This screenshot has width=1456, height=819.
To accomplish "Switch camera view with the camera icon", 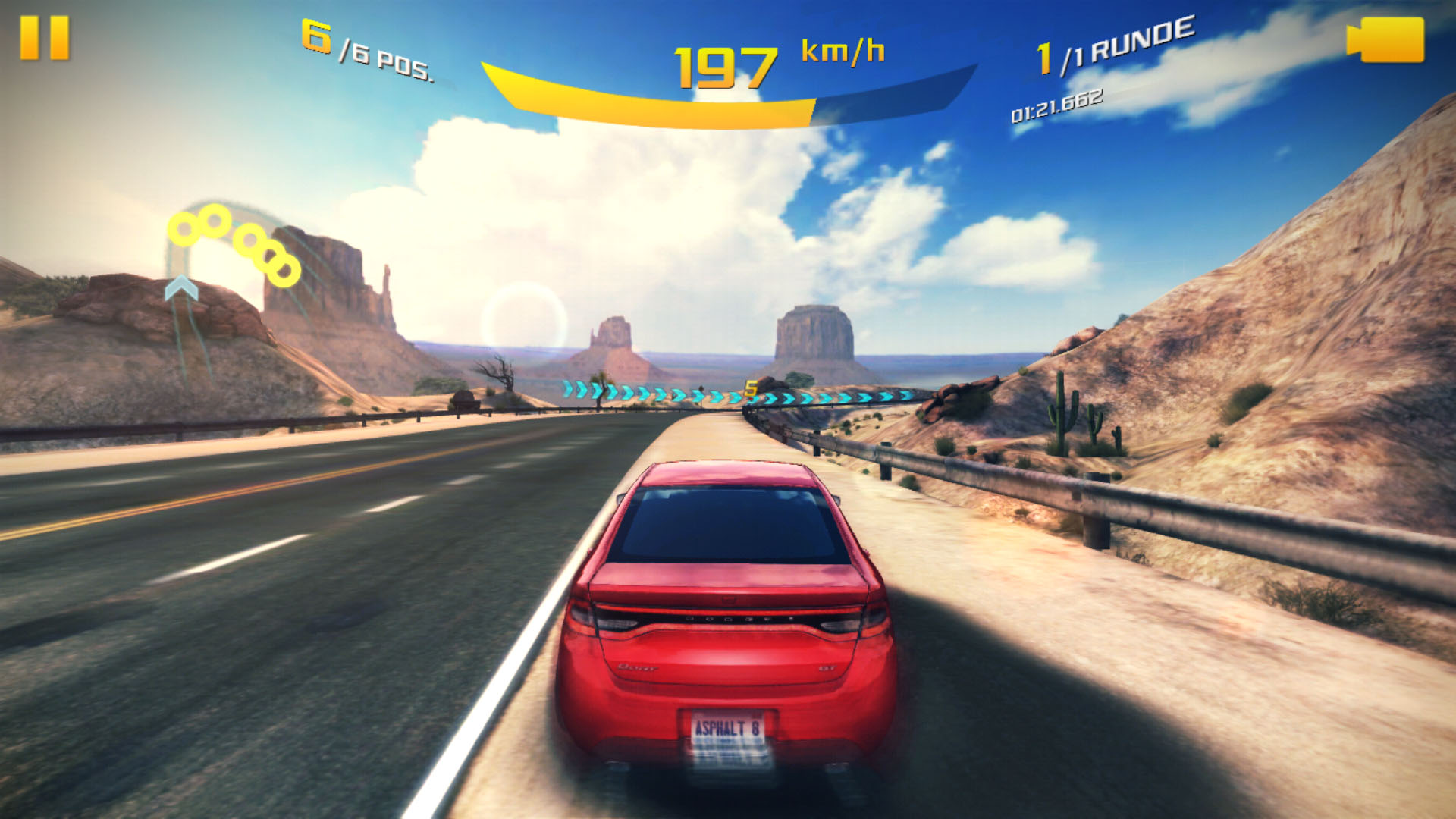I will click(x=1385, y=39).
